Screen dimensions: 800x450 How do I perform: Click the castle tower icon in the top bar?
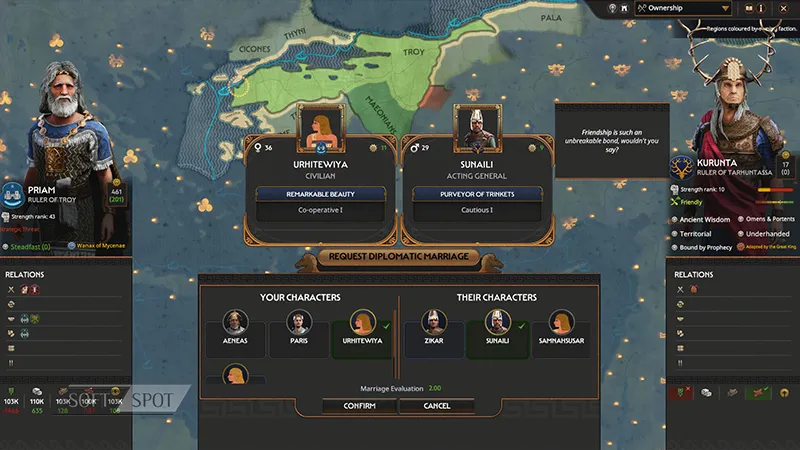click(x=624, y=8)
